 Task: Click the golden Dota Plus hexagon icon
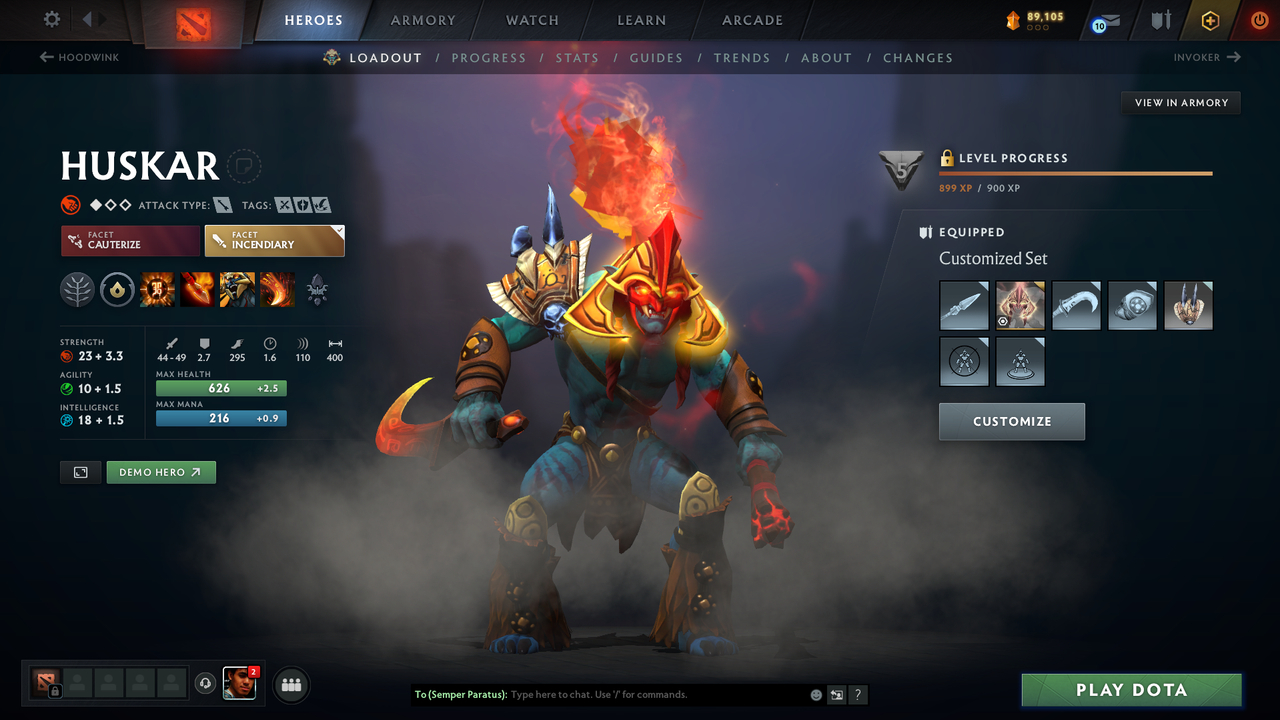click(1210, 20)
